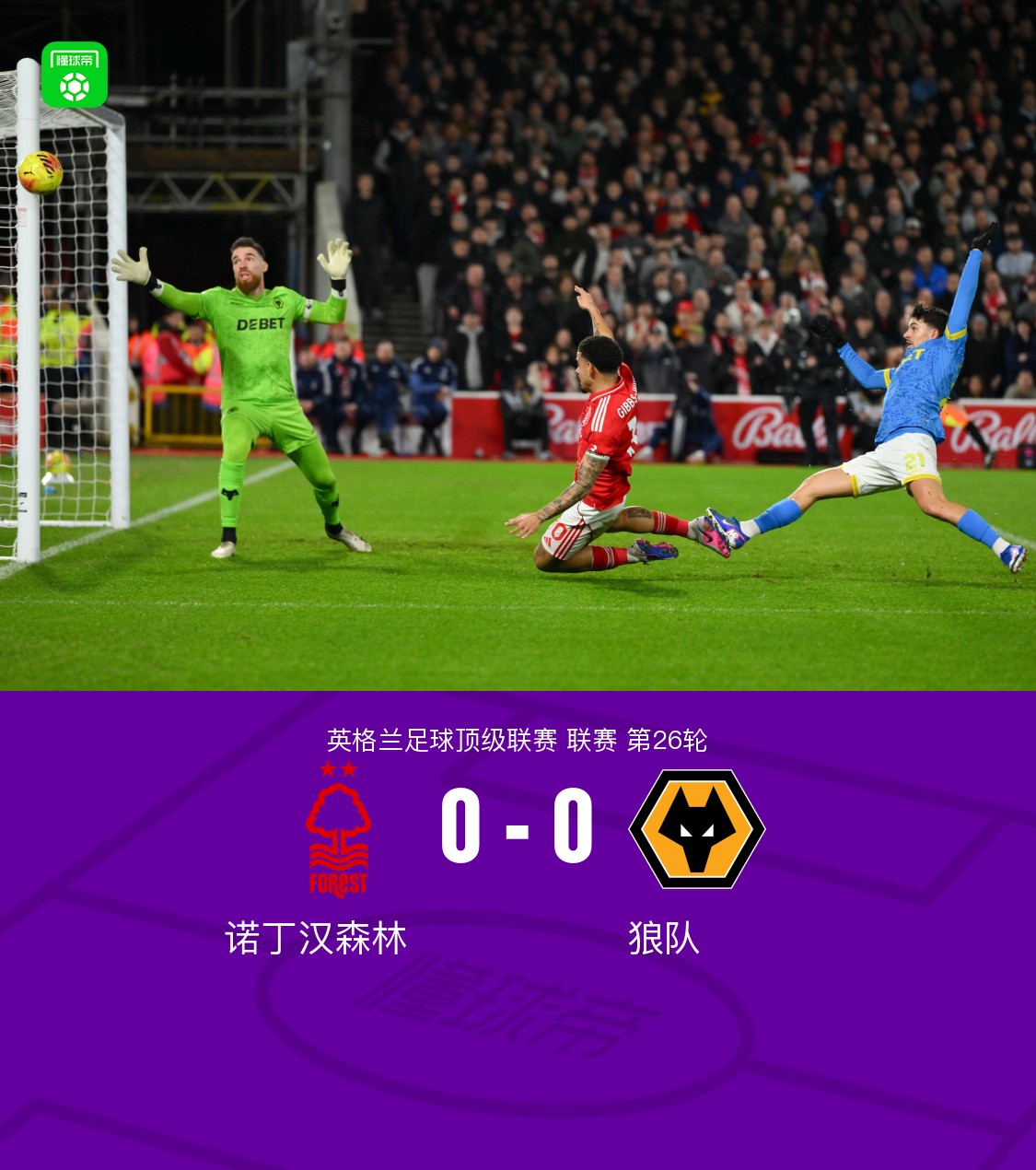This screenshot has height=1170, width=1036.
Task: Click the green Dongqiudi app logo
Action: click(75, 75)
